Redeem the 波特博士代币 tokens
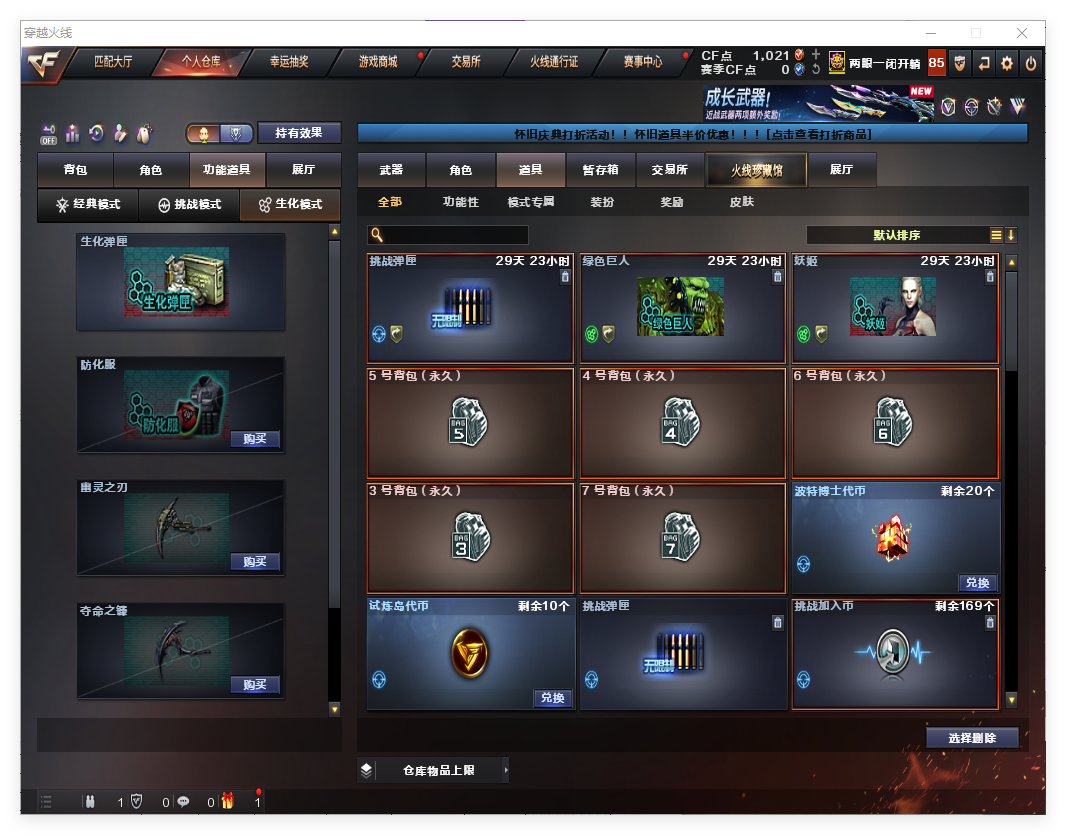Screen dimensions: 1066x835 click(x=976, y=583)
